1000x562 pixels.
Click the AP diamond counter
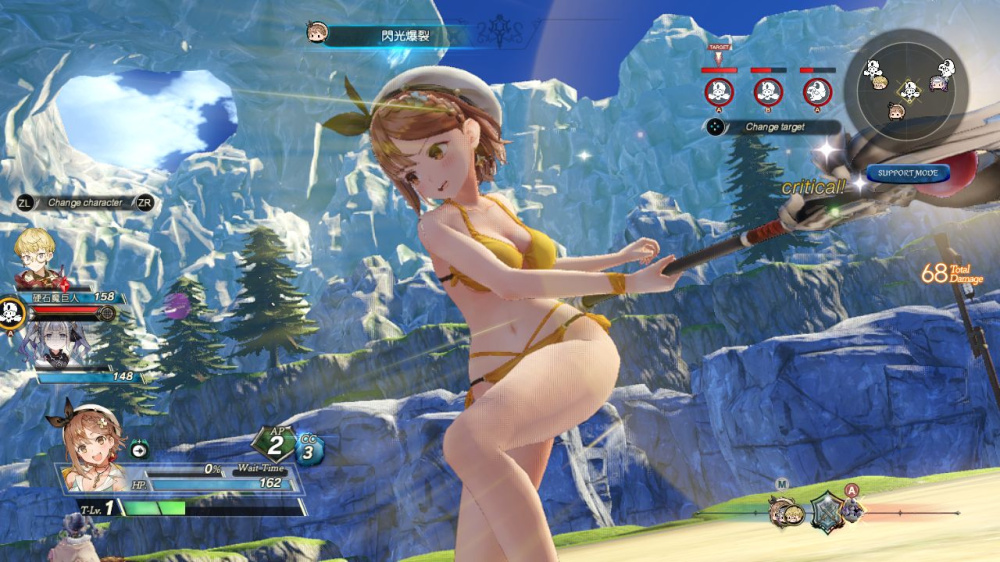276,445
